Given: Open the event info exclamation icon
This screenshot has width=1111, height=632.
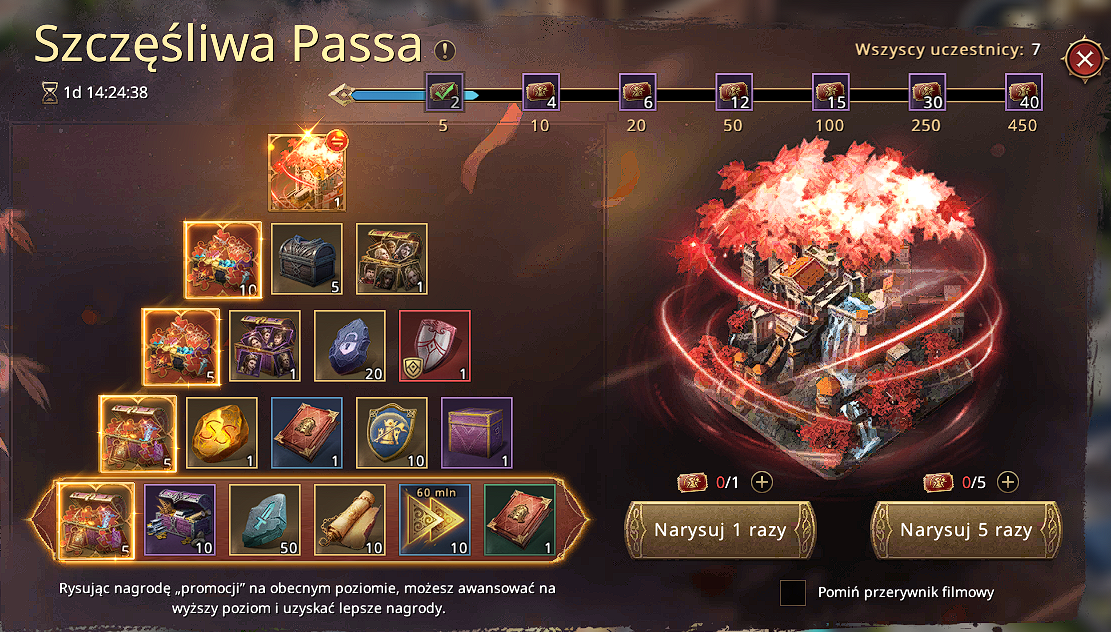Looking at the screenshot, I should coord(444,50).
